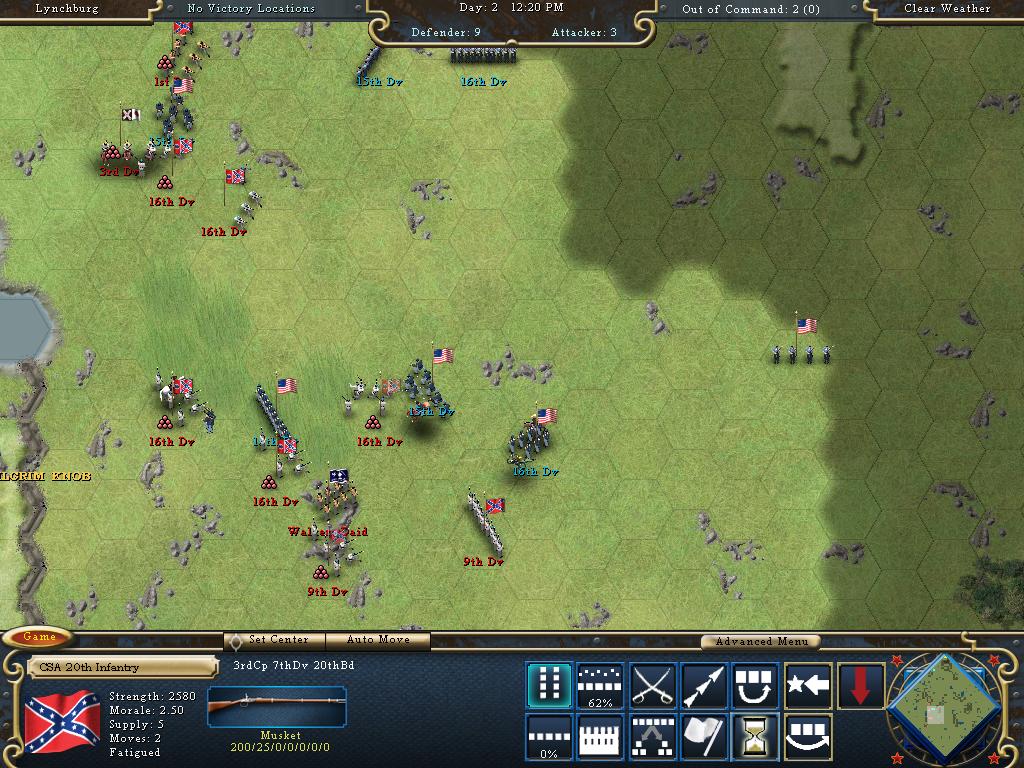Click the Set Center button
1024x768 pixels.
(x=272, y=640)
